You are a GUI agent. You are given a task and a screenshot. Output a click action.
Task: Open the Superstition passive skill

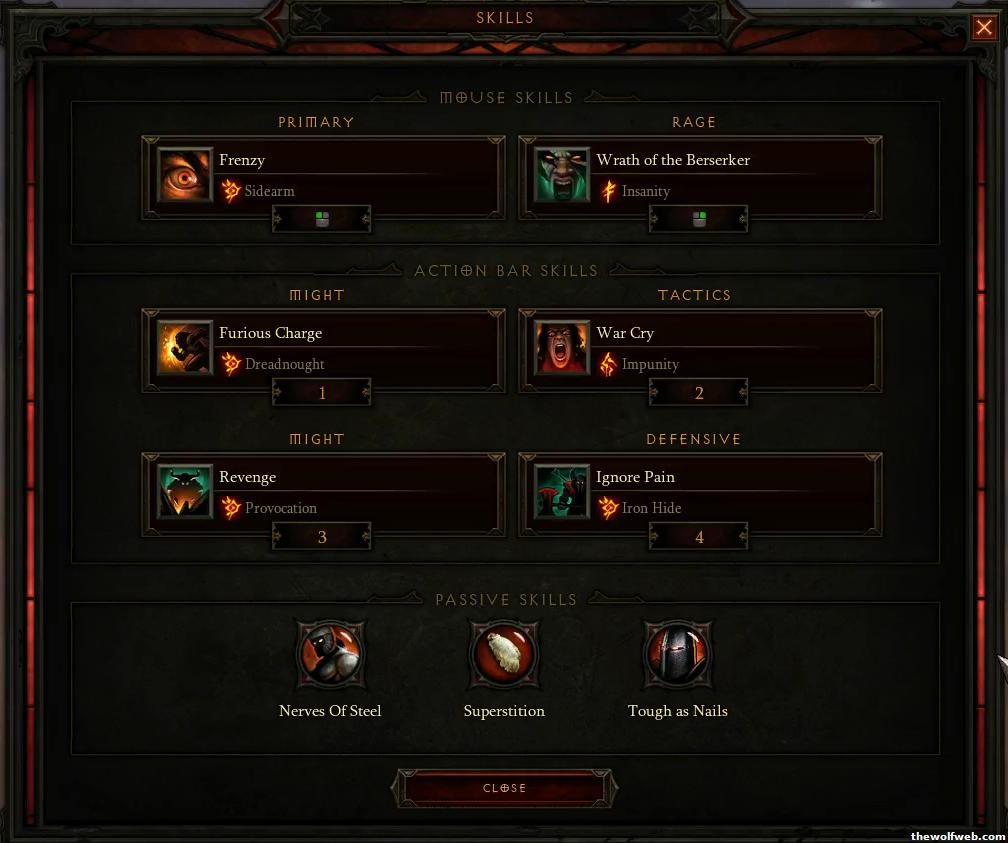click(504, 655)
